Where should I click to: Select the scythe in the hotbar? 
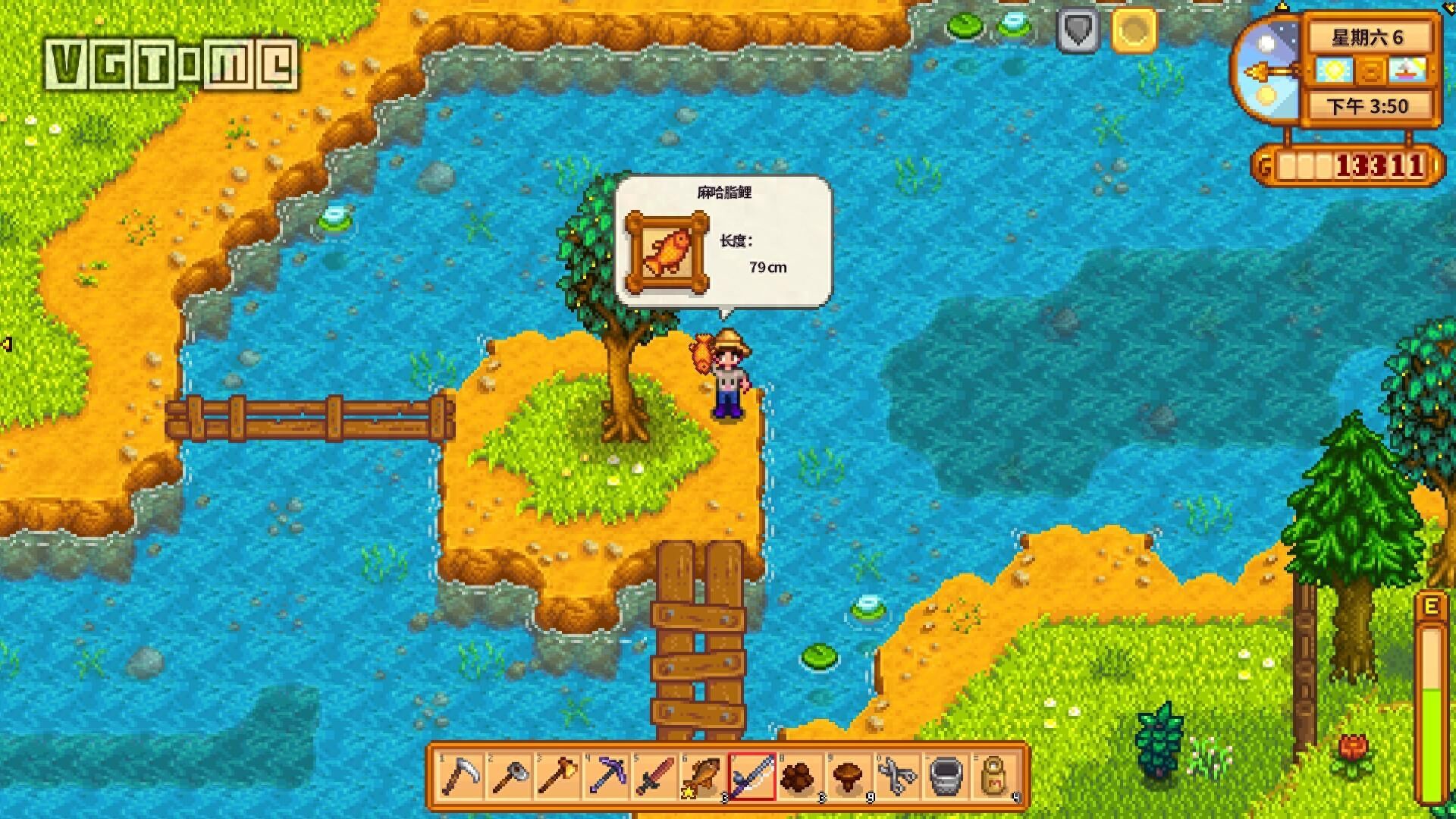click(460, 777)
